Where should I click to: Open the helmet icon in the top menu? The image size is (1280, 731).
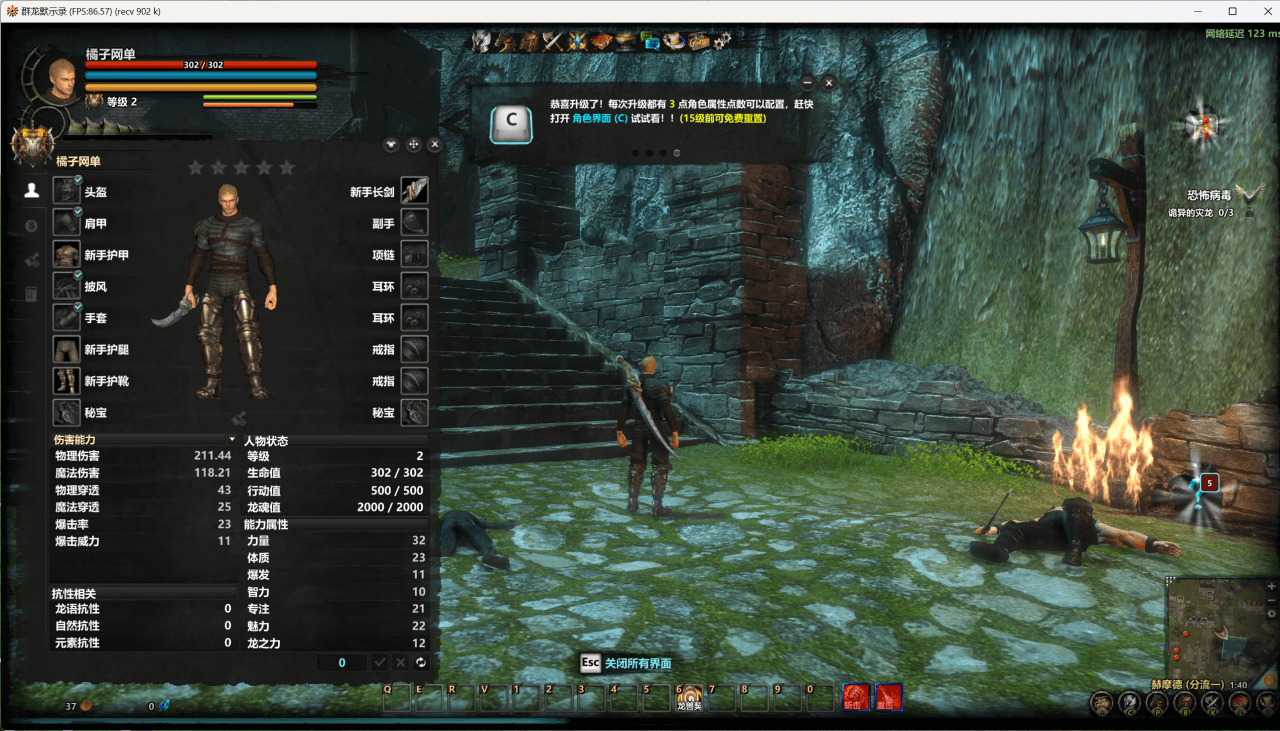coord(482,41)
